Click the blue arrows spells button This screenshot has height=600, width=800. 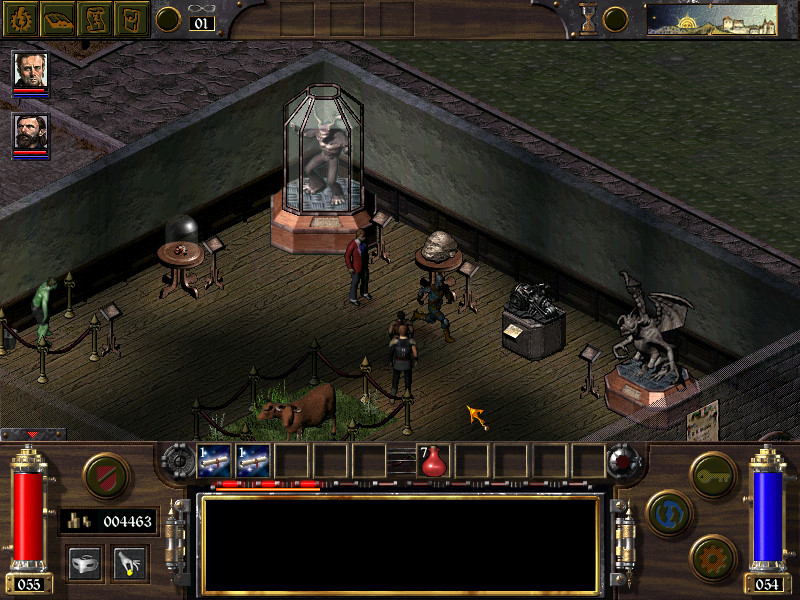pos(666,510)
